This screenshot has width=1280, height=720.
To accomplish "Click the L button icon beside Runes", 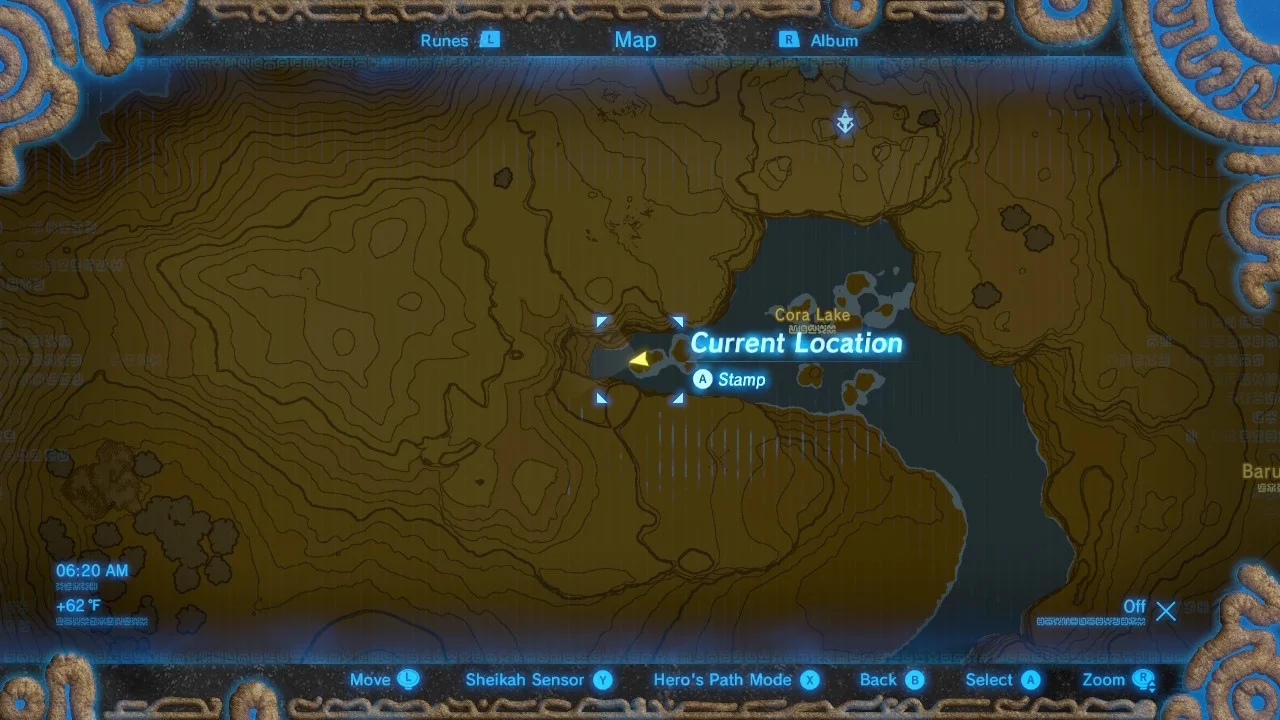I will click(490, 40).
